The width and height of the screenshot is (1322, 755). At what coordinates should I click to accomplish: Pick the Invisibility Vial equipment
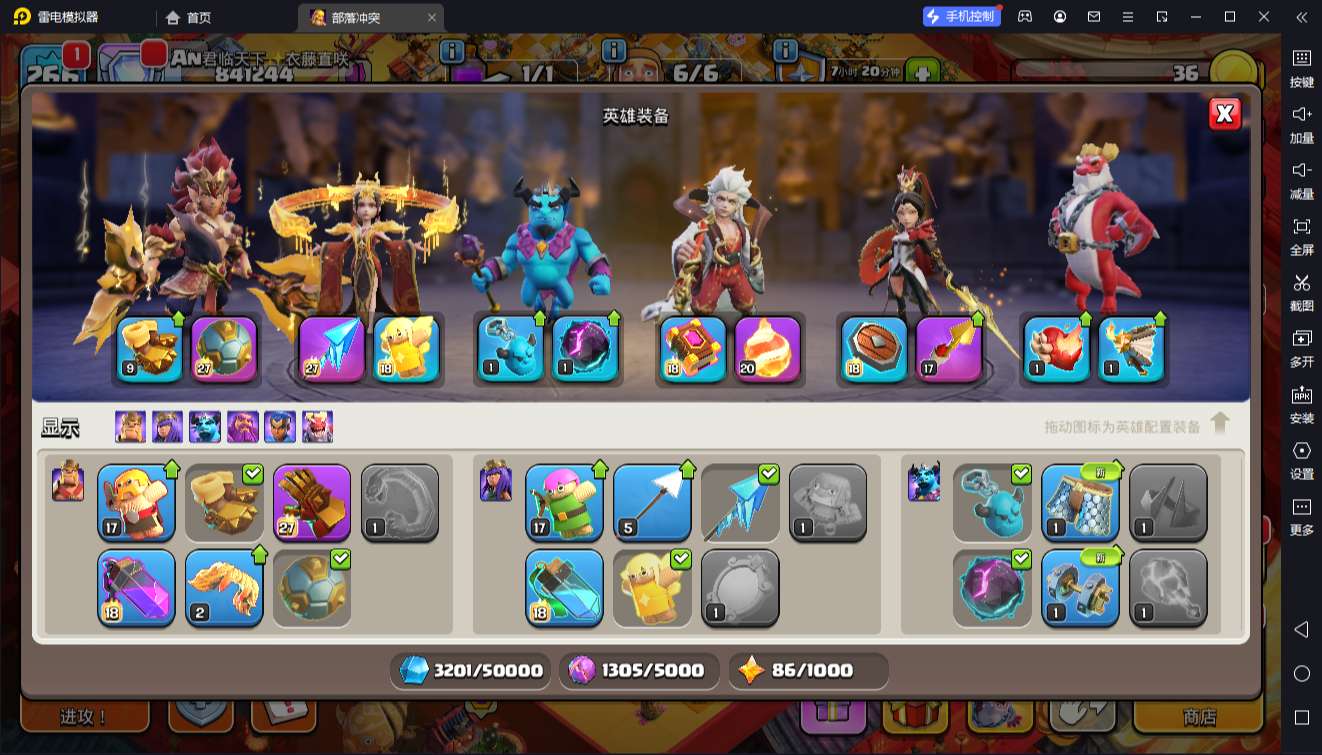coord(564,587)
